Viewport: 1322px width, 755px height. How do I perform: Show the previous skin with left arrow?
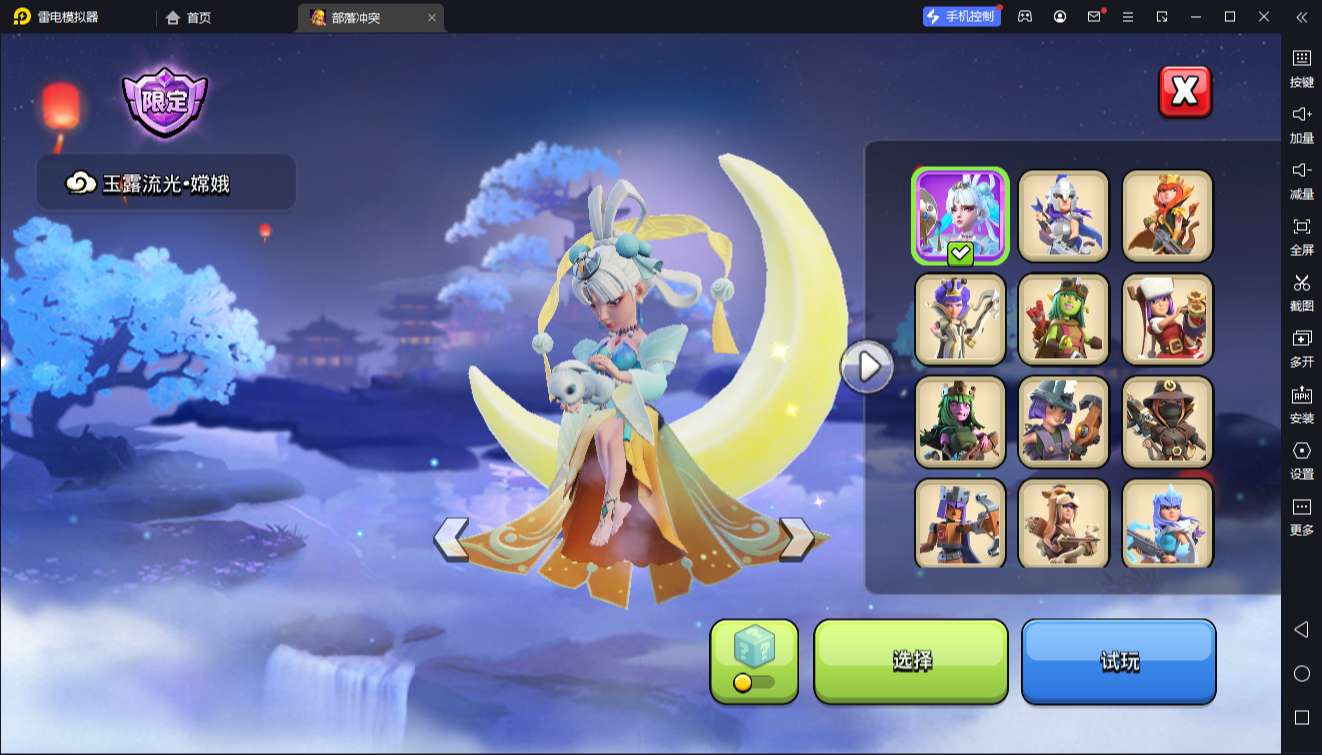tap(451, 539)
